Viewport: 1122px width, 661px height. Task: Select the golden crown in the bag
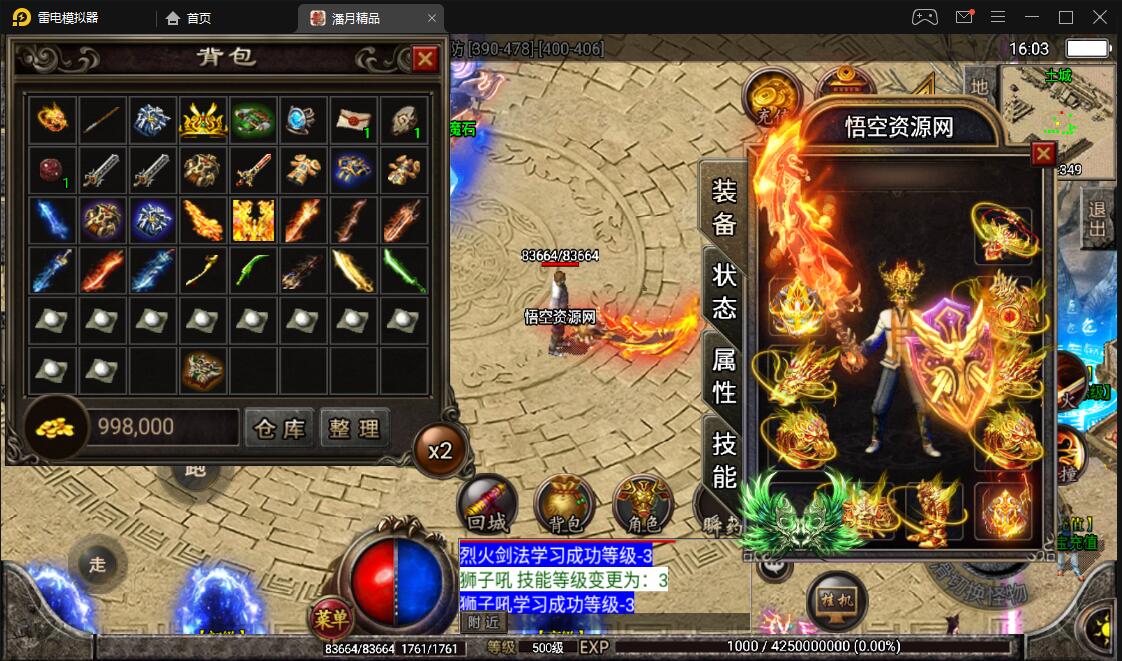pos(203,121)
